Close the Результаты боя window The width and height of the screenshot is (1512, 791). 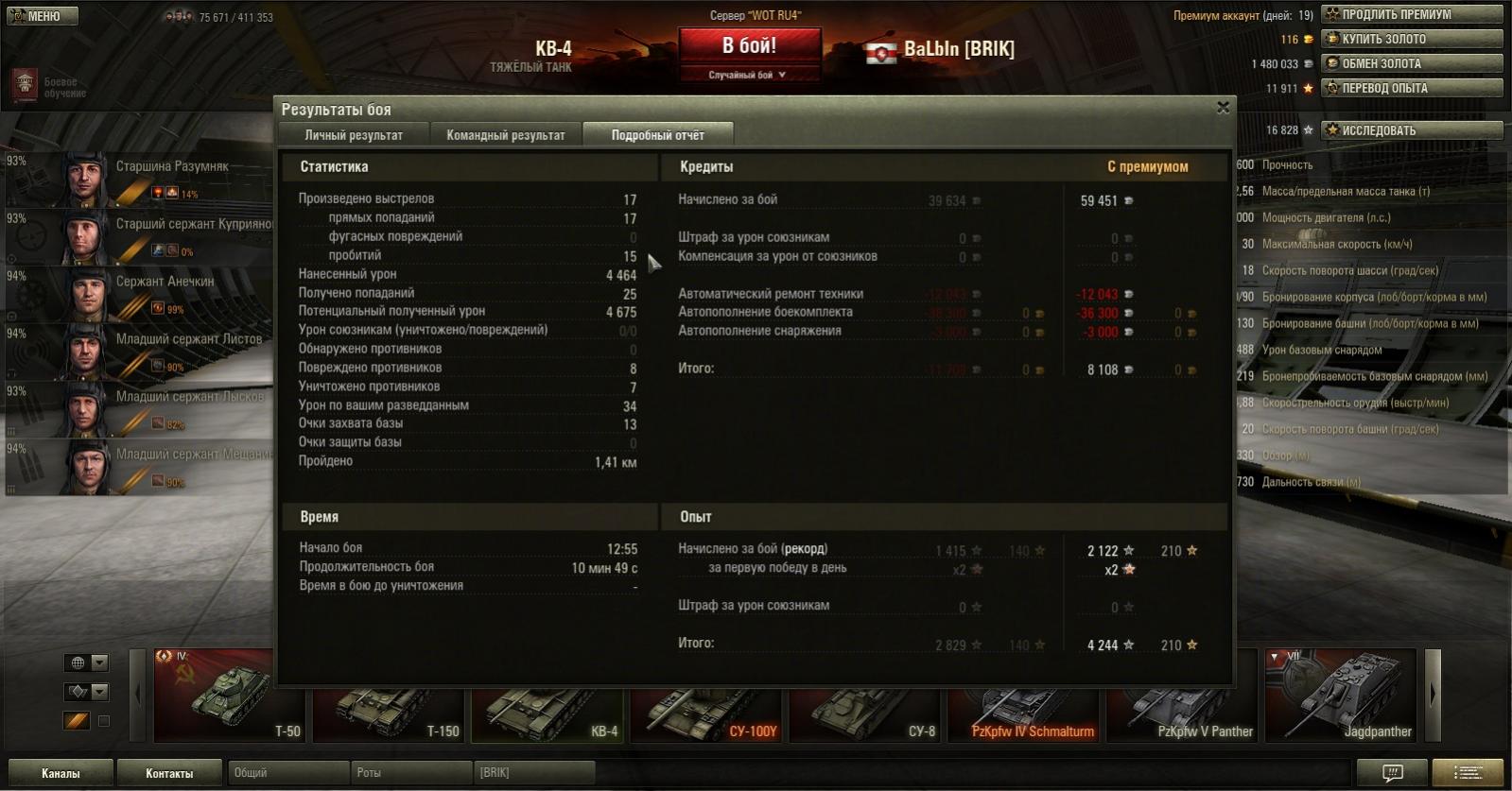[x=1223, y=108]
